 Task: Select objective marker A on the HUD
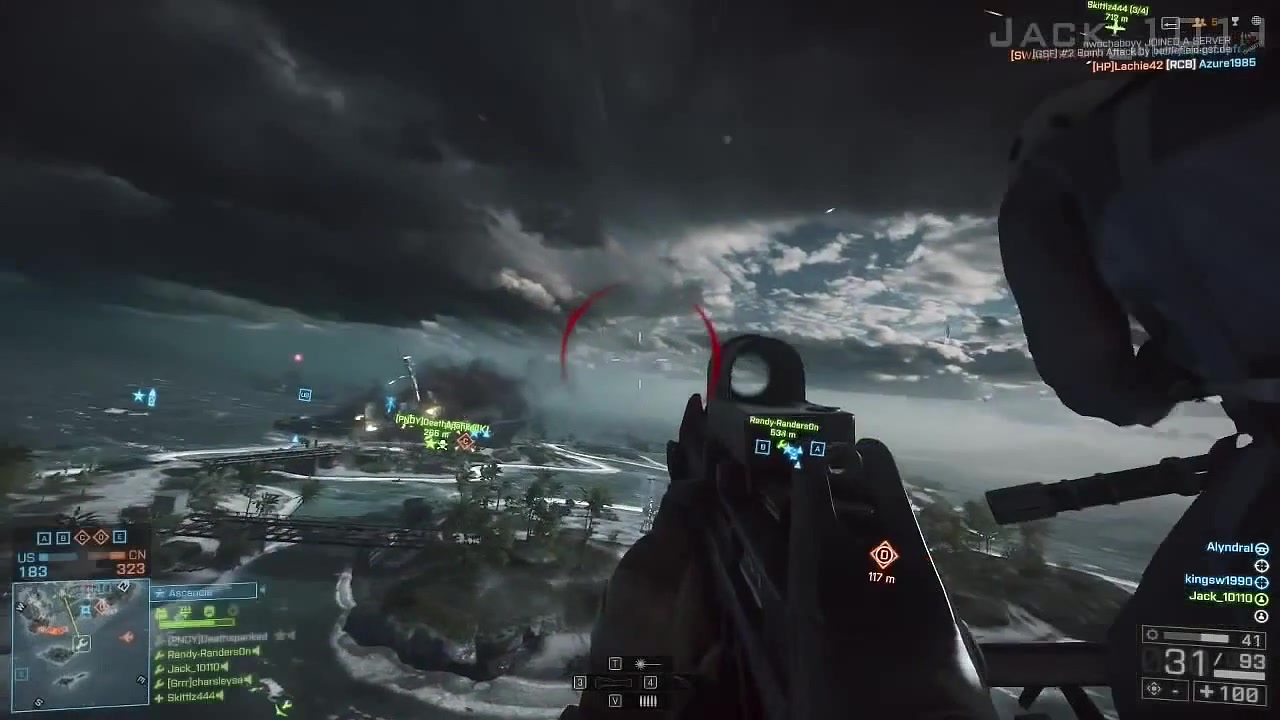click(43, 537)
